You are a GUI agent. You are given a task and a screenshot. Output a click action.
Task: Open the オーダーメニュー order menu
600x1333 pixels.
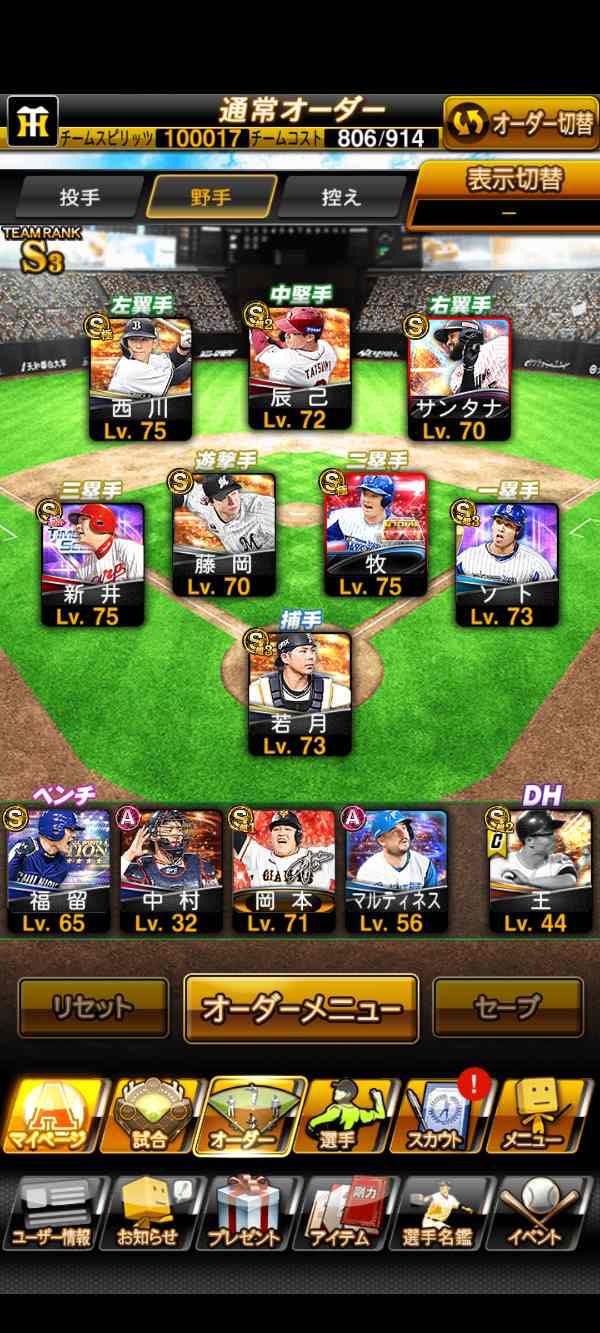[x=301, y=1009]
